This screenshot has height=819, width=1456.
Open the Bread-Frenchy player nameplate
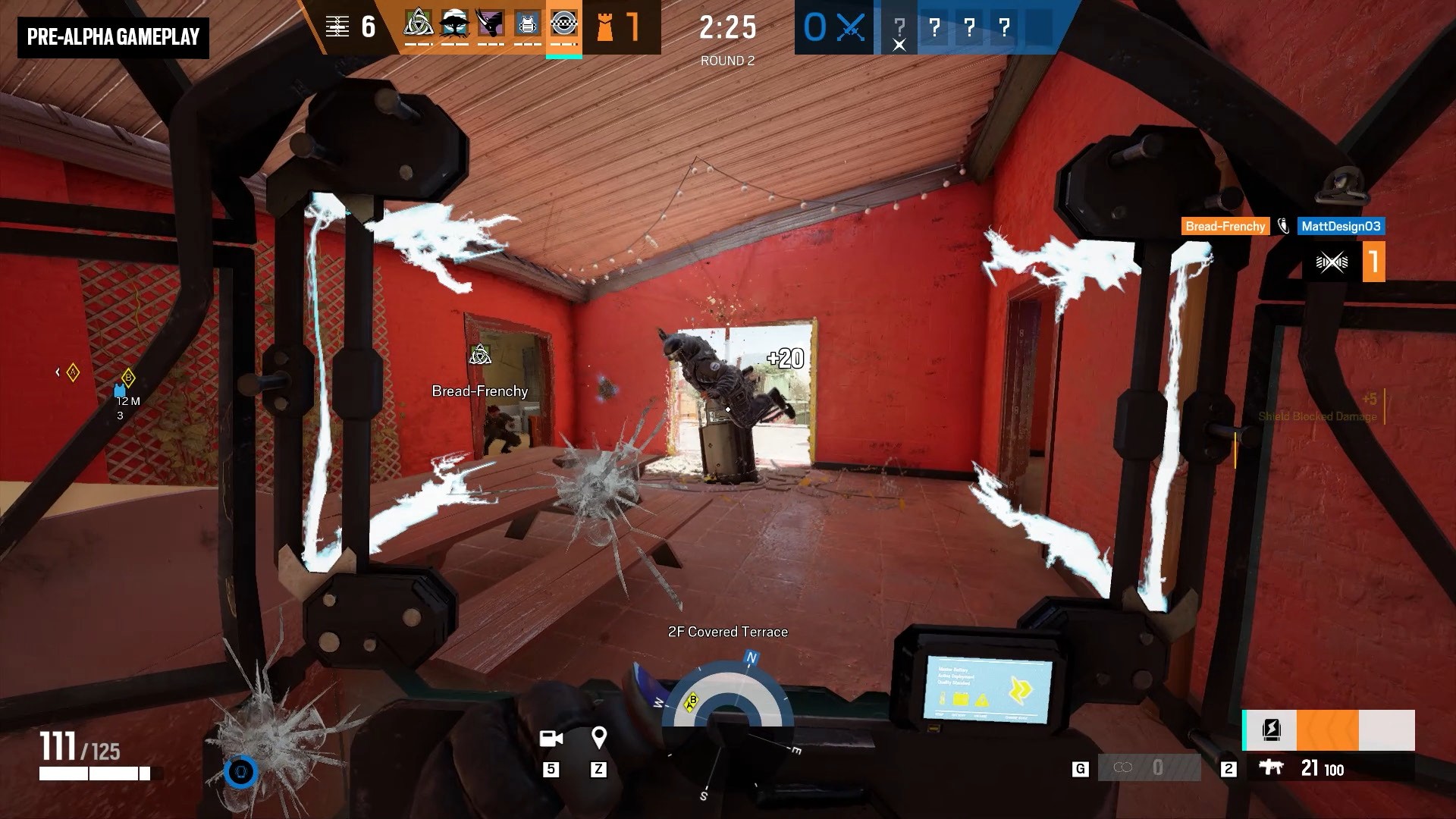(1224, 226)
